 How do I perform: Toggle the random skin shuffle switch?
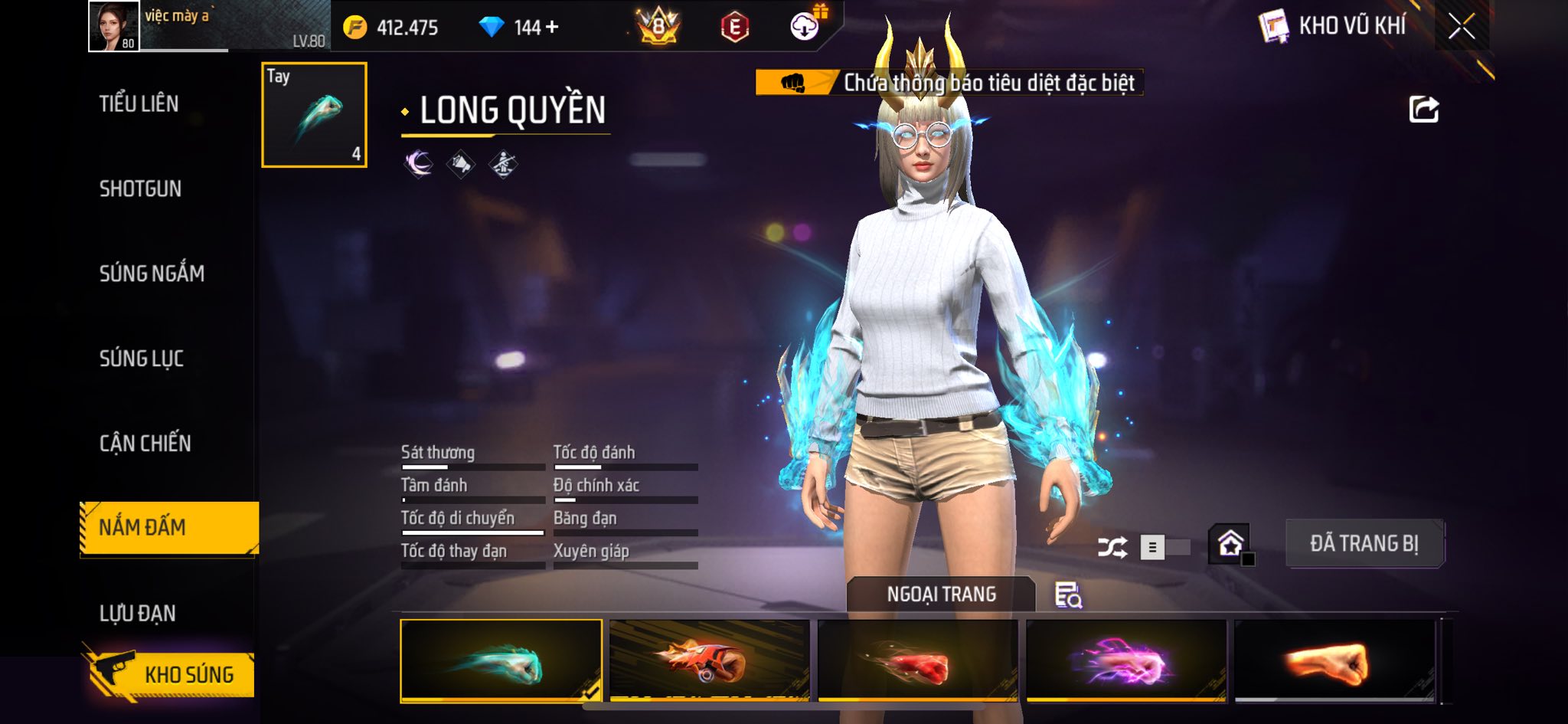pos(1164,547)
